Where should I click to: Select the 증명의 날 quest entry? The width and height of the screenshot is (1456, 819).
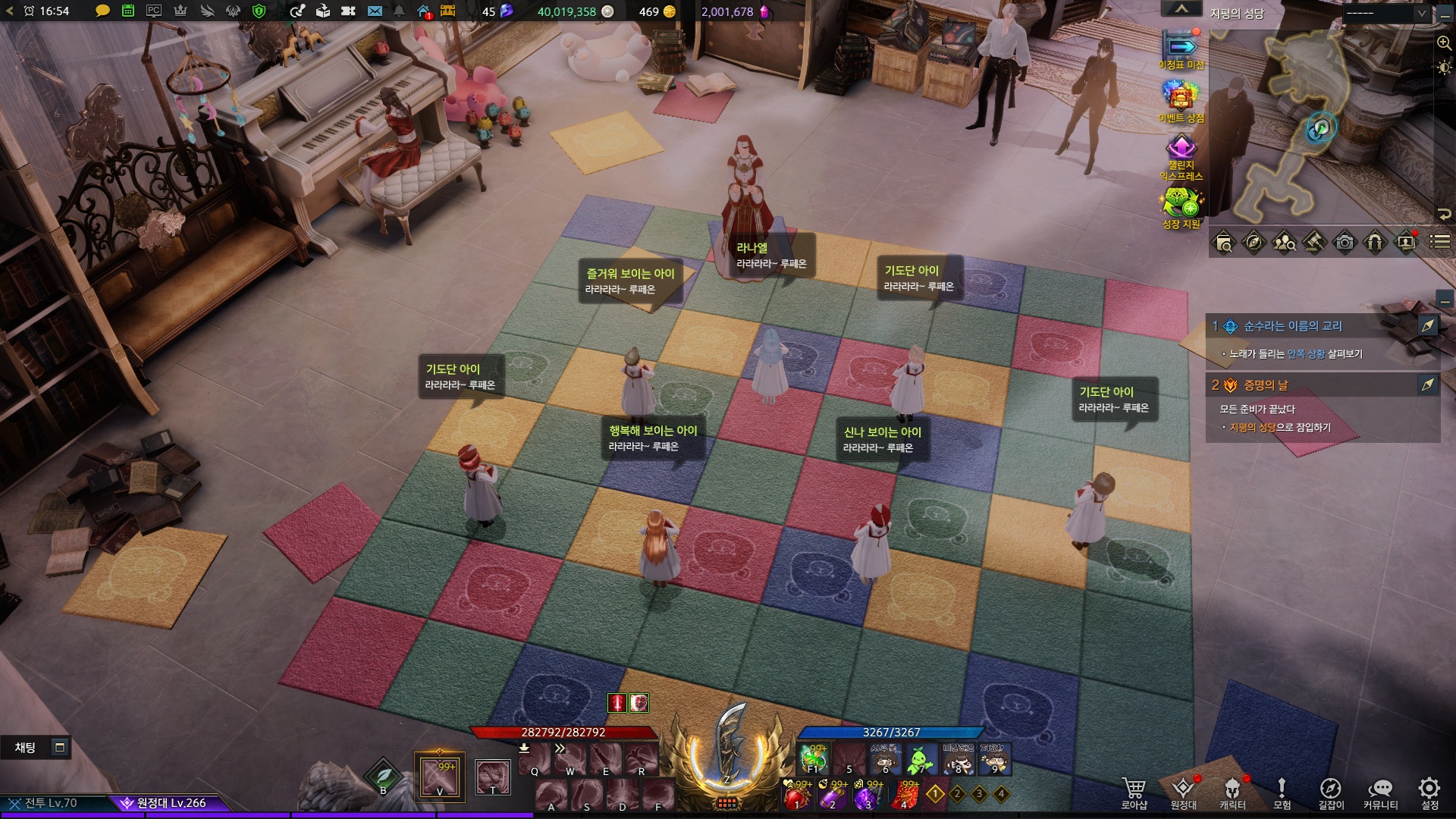pyautogui.click(x=1266, y=385)
